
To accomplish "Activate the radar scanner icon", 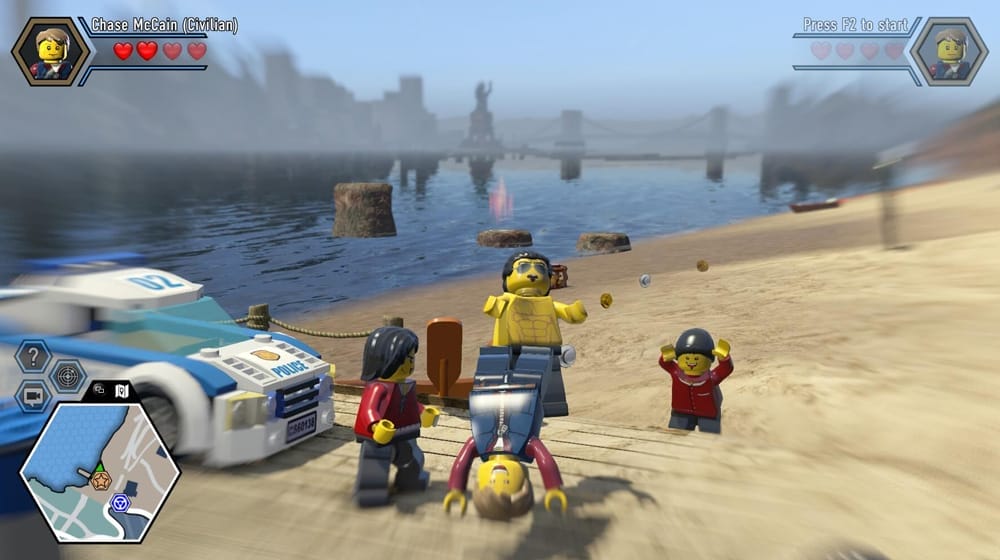I will [68, 376].
